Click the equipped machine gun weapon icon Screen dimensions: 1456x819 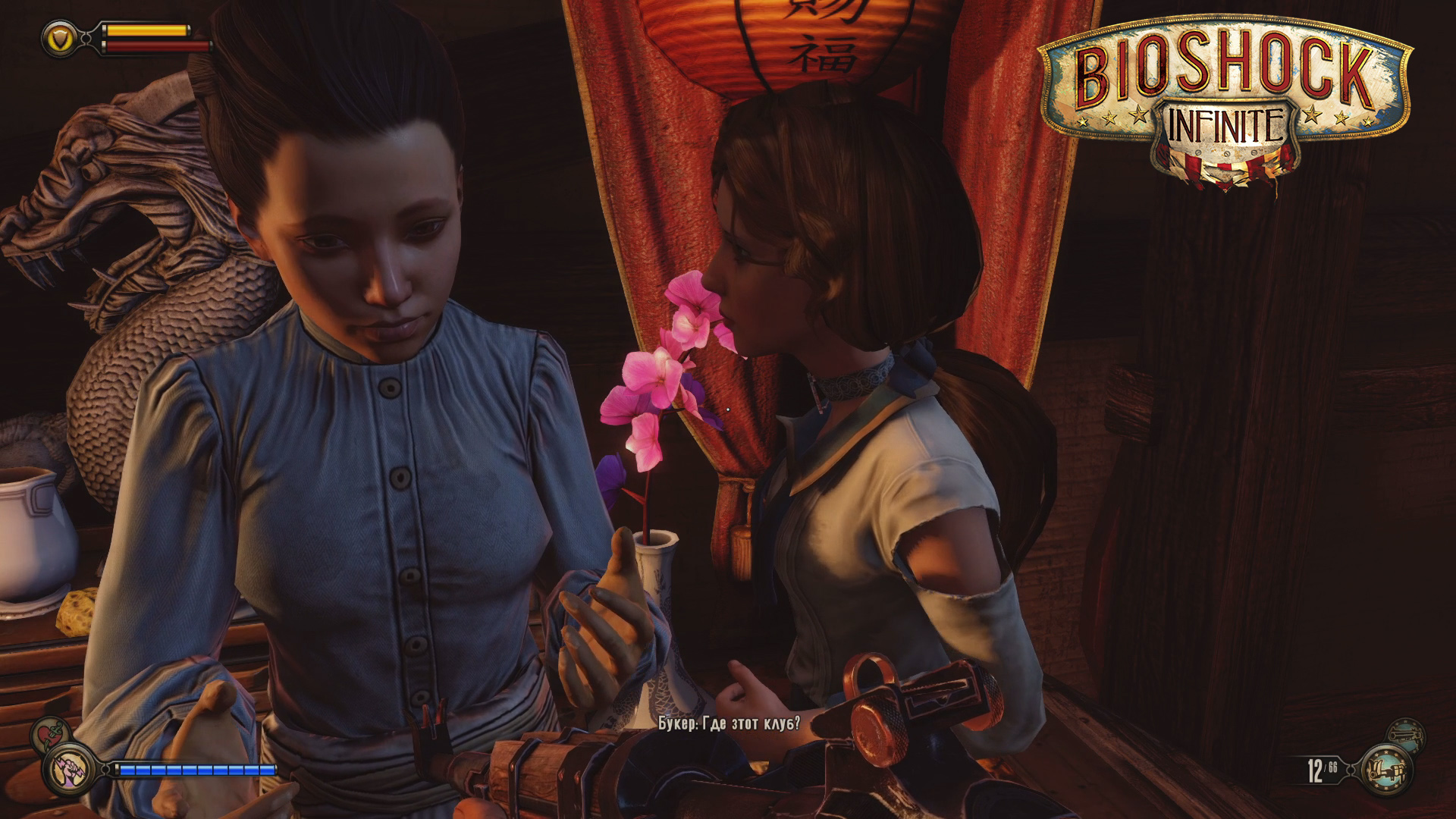click(x=1388, y=770)
